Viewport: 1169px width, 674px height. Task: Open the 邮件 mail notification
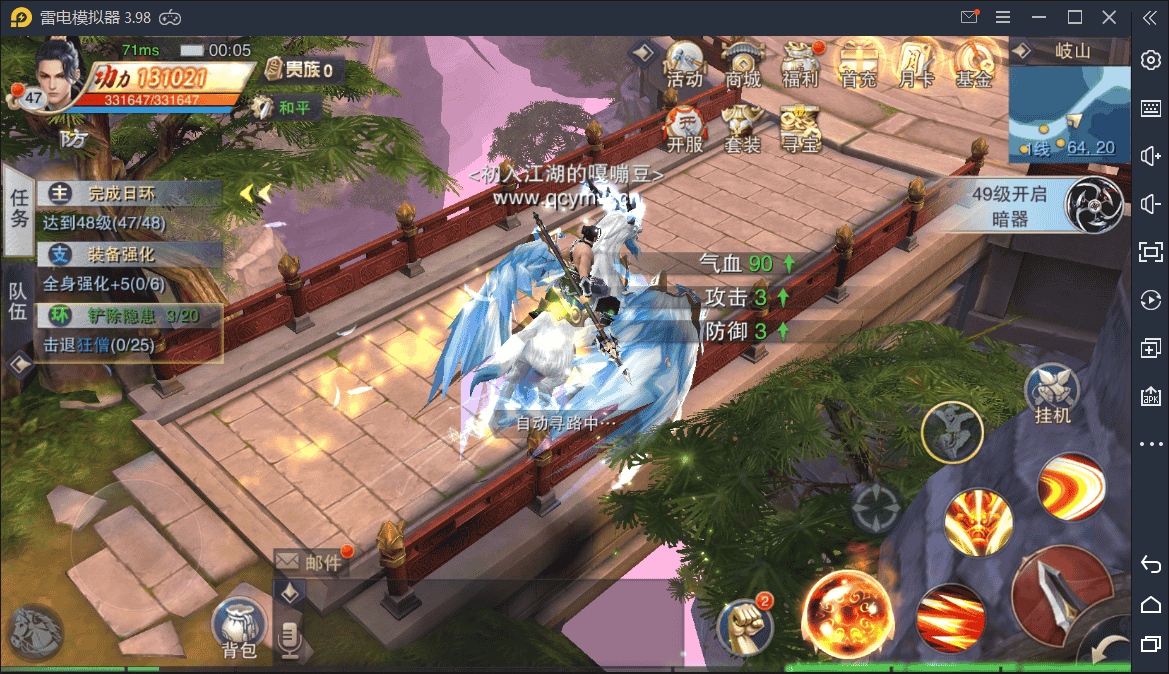coord(311,563)
